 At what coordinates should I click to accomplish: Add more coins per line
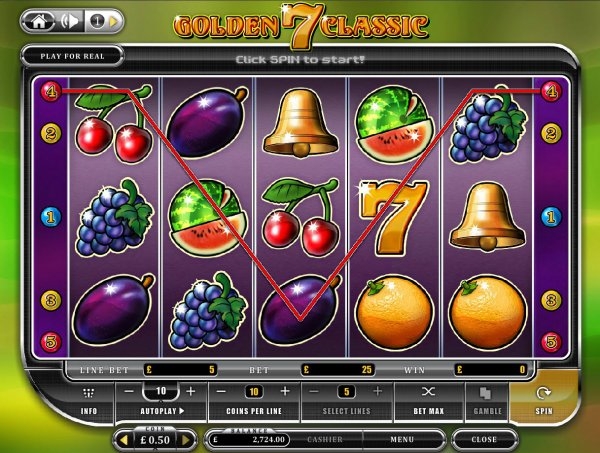click(x=286, y=392)
